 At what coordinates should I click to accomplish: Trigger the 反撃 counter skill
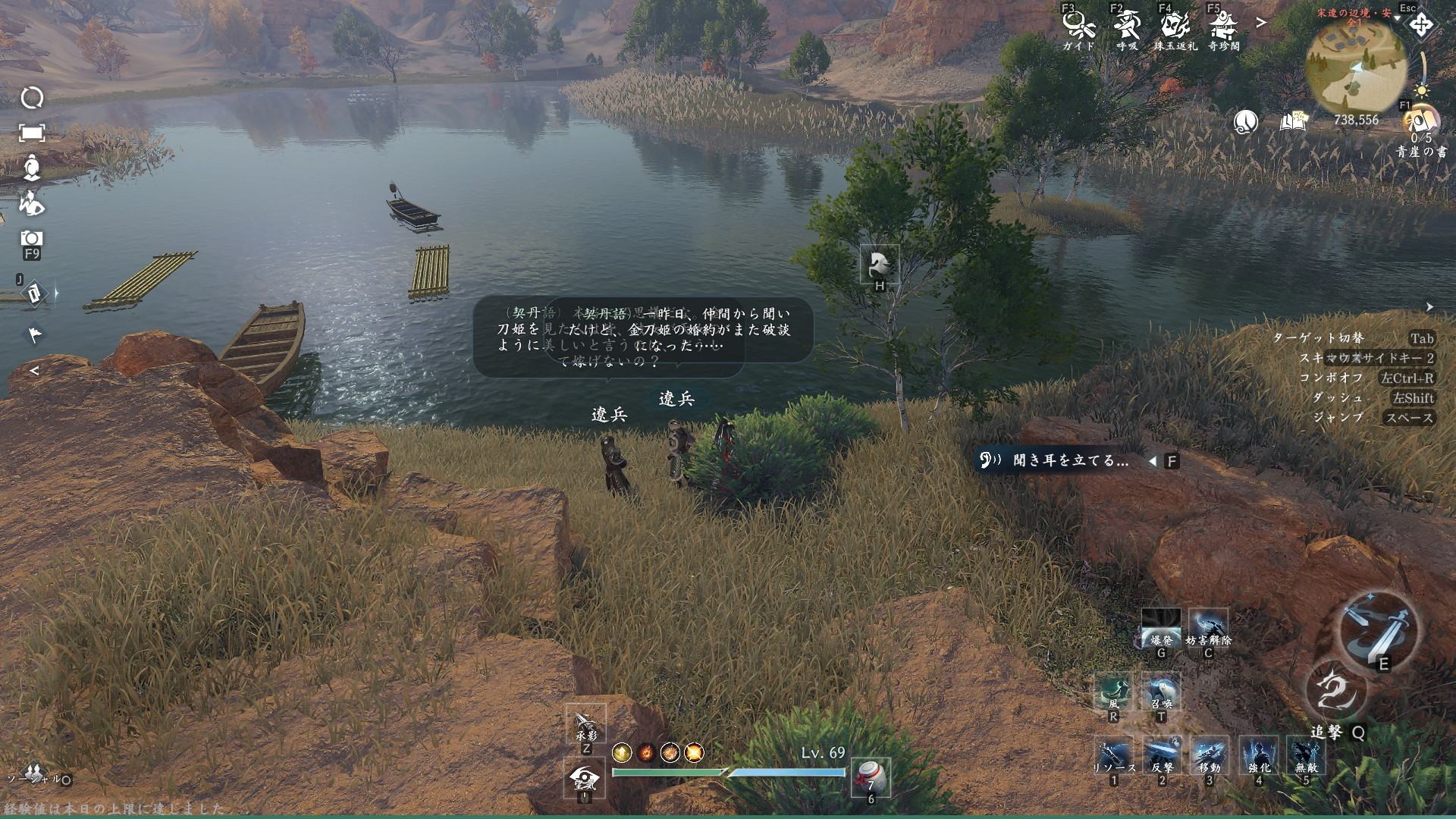pos(1162,755)
